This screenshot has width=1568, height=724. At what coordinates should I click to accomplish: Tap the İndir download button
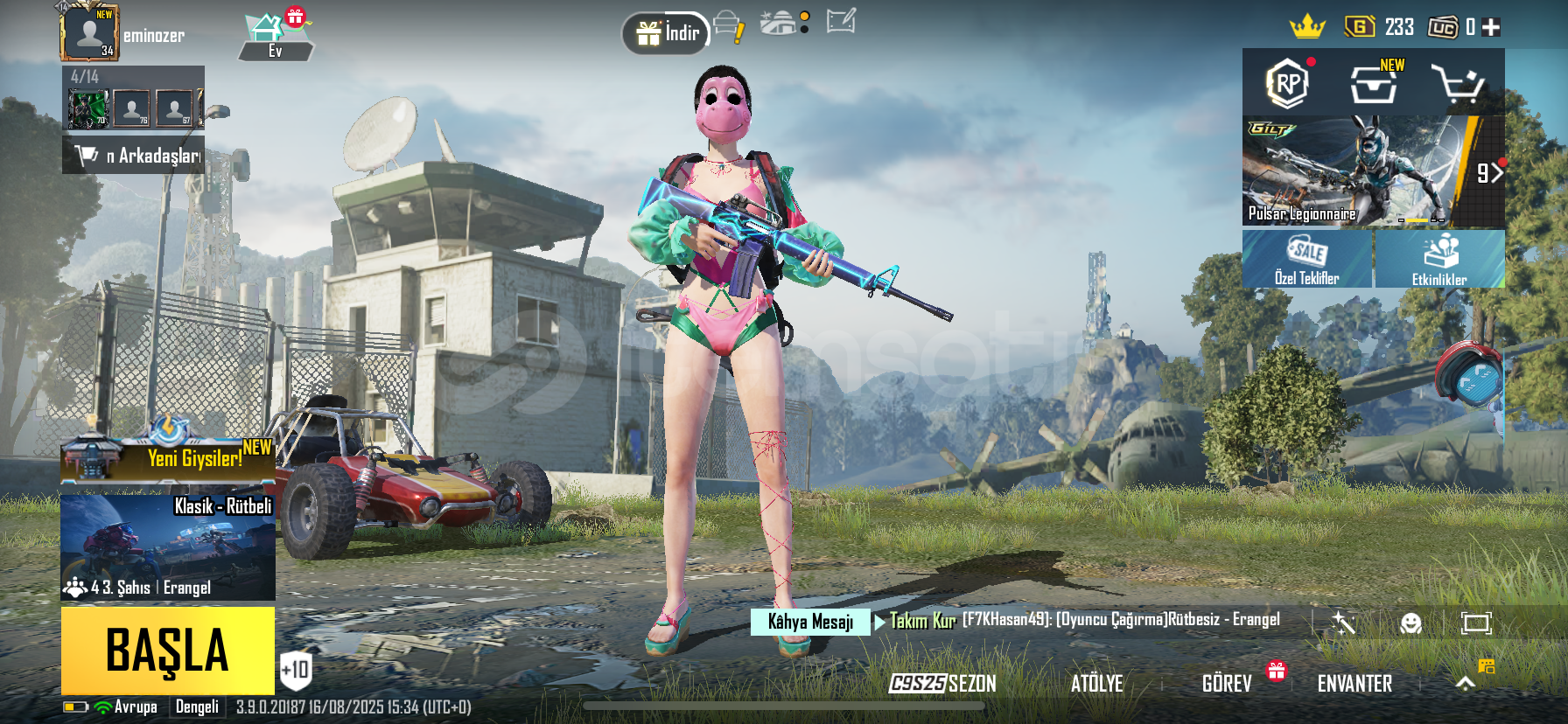pyautogui.click(x=667, y=33)
